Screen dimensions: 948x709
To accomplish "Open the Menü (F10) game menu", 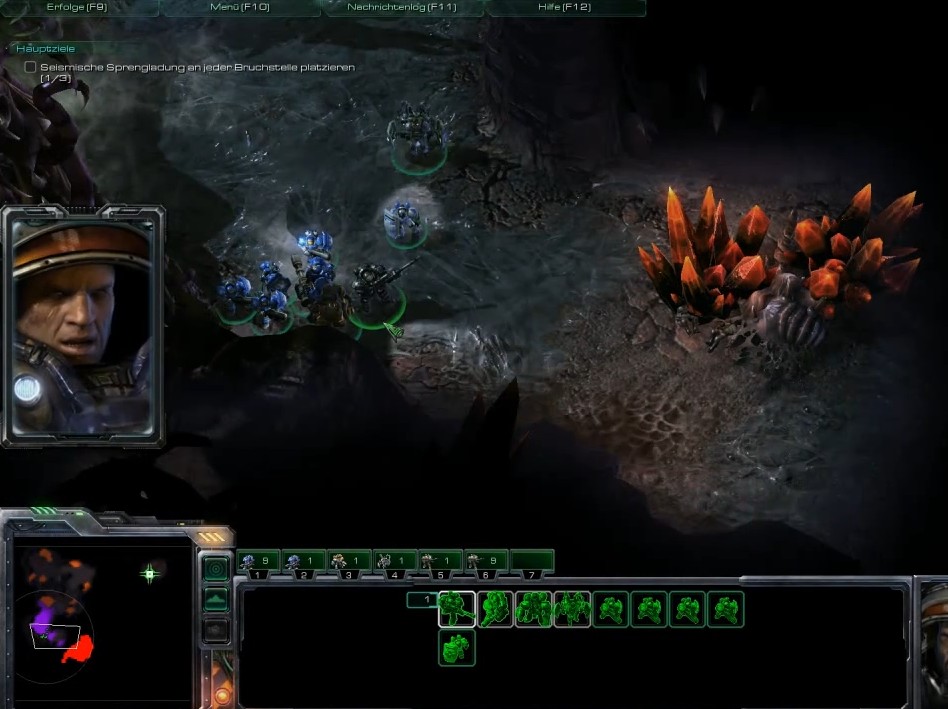I will 240,8.
